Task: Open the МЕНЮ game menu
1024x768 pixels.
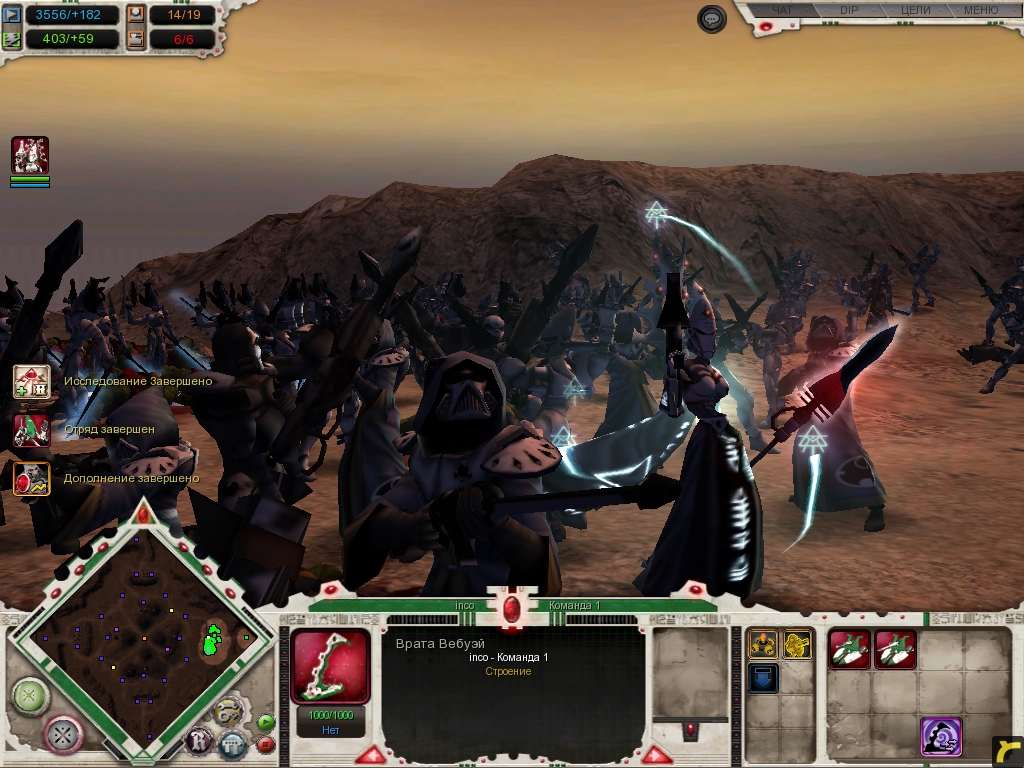Action: [x=980, y=10]
